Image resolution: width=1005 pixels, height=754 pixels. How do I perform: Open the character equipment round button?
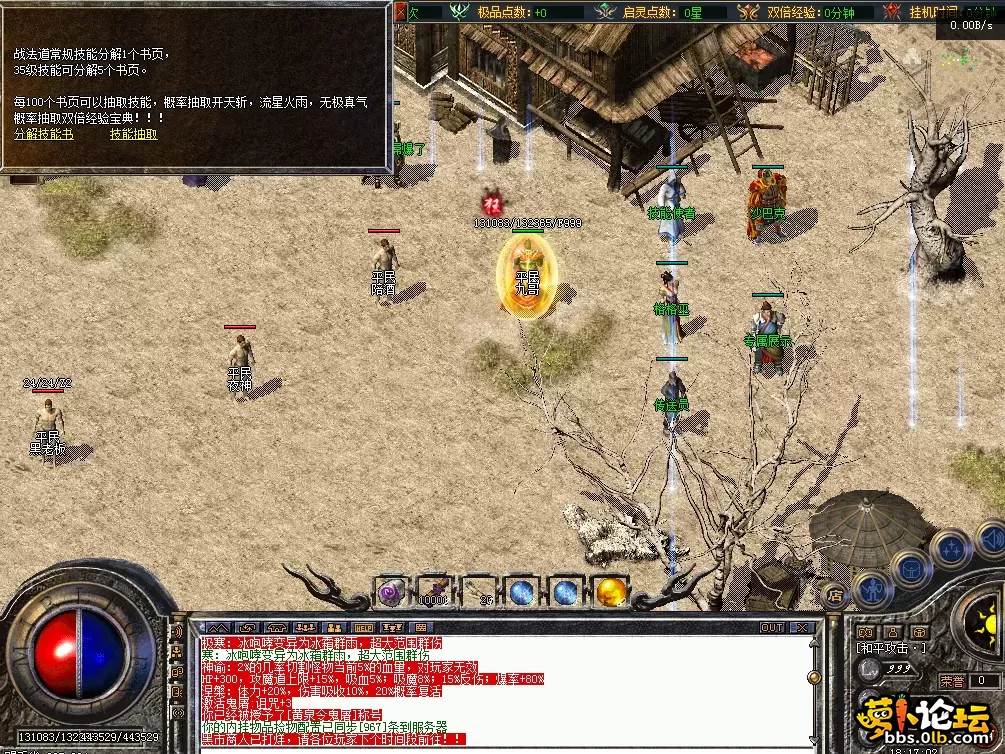pyautogui.click(x=873, y=588)
